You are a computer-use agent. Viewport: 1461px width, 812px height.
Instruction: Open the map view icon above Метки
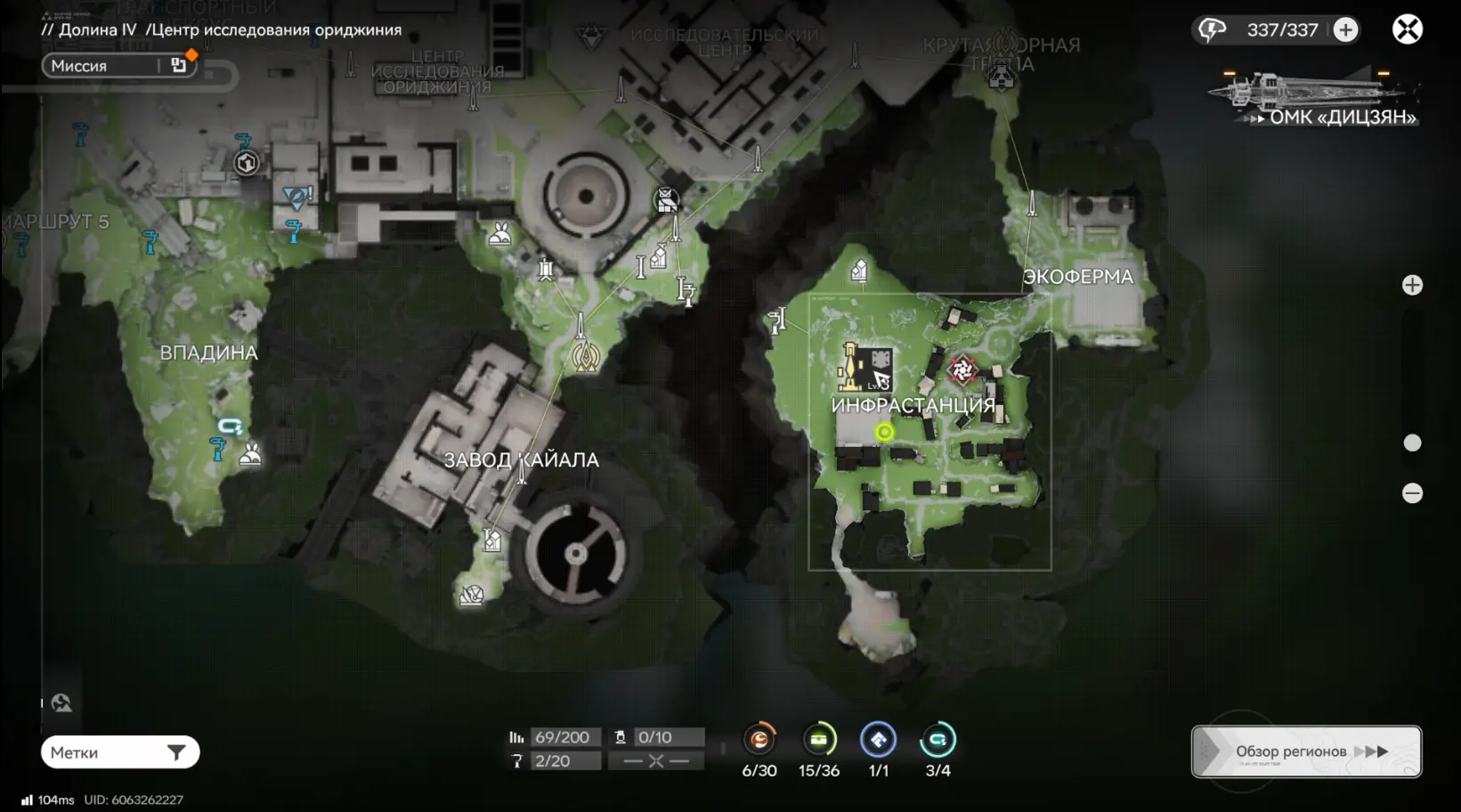pos(61,703)
